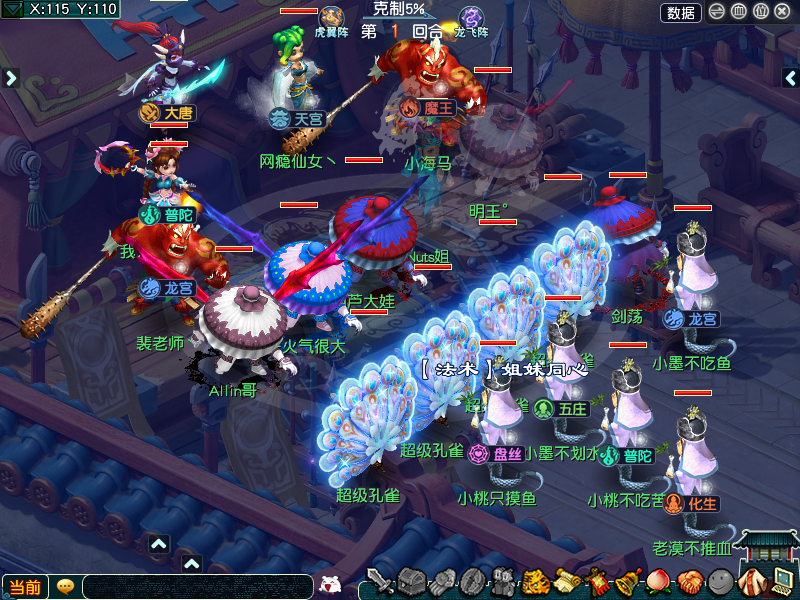
Task: Toggle the 血 health display button
Action: pyautogui.click(x=739, y=12)
